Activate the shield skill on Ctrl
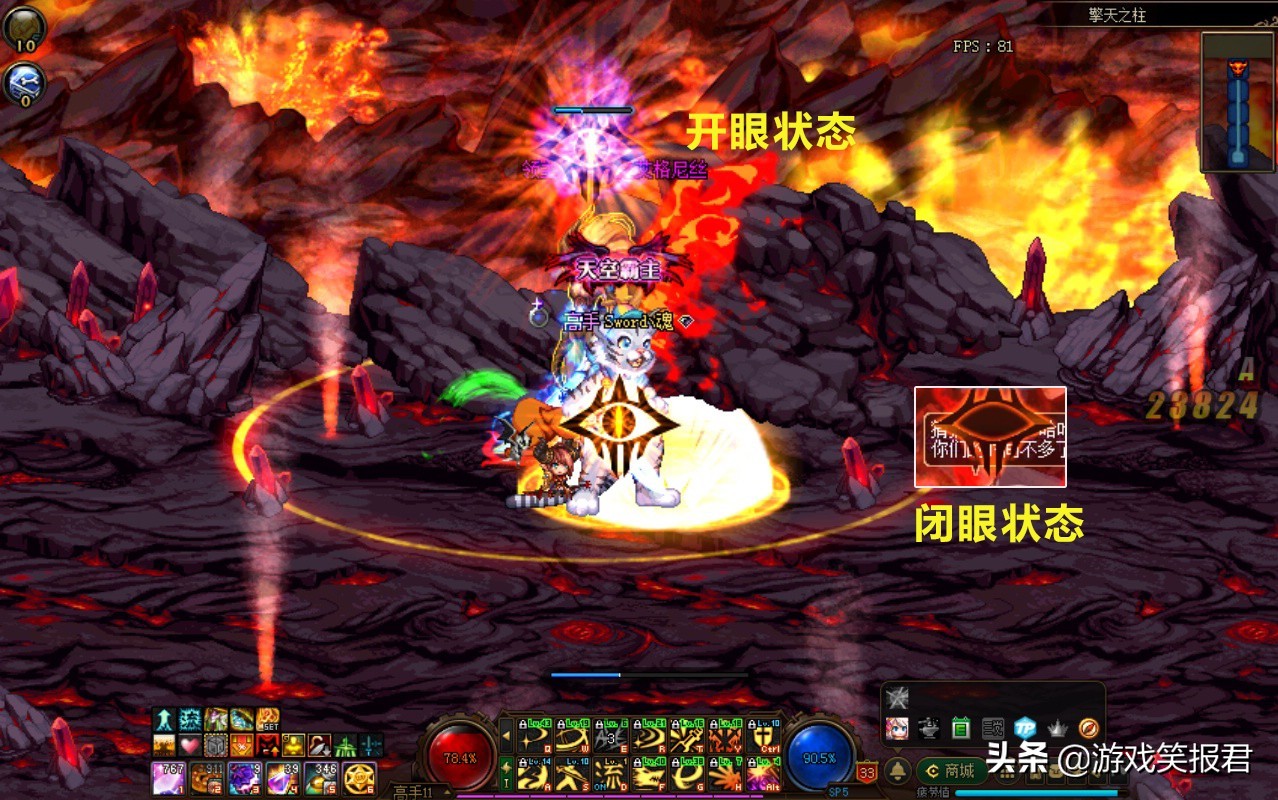1278x800 pixels. pos(764,737)
